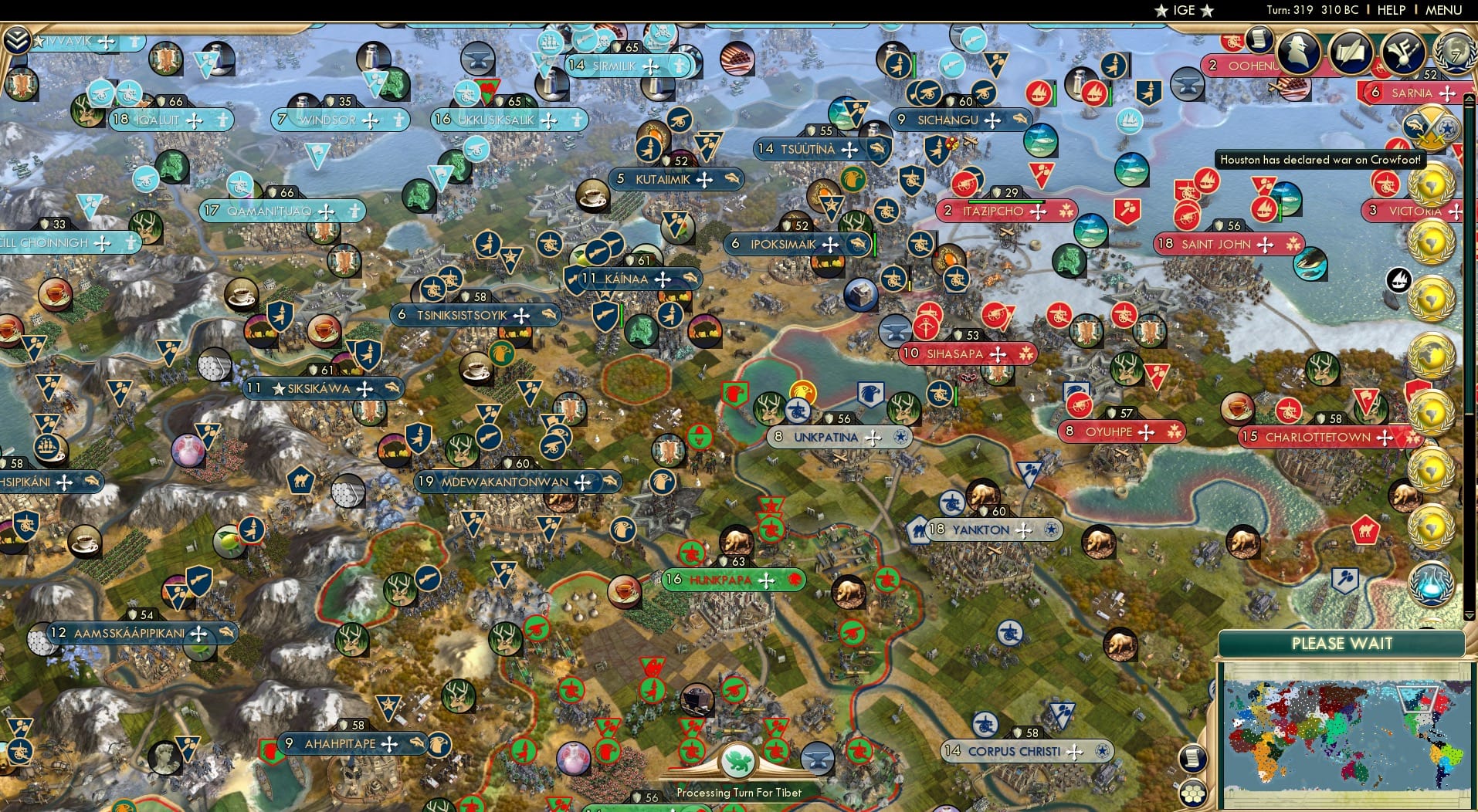Select the Unkpatina city banner

[x=826, y=437]
